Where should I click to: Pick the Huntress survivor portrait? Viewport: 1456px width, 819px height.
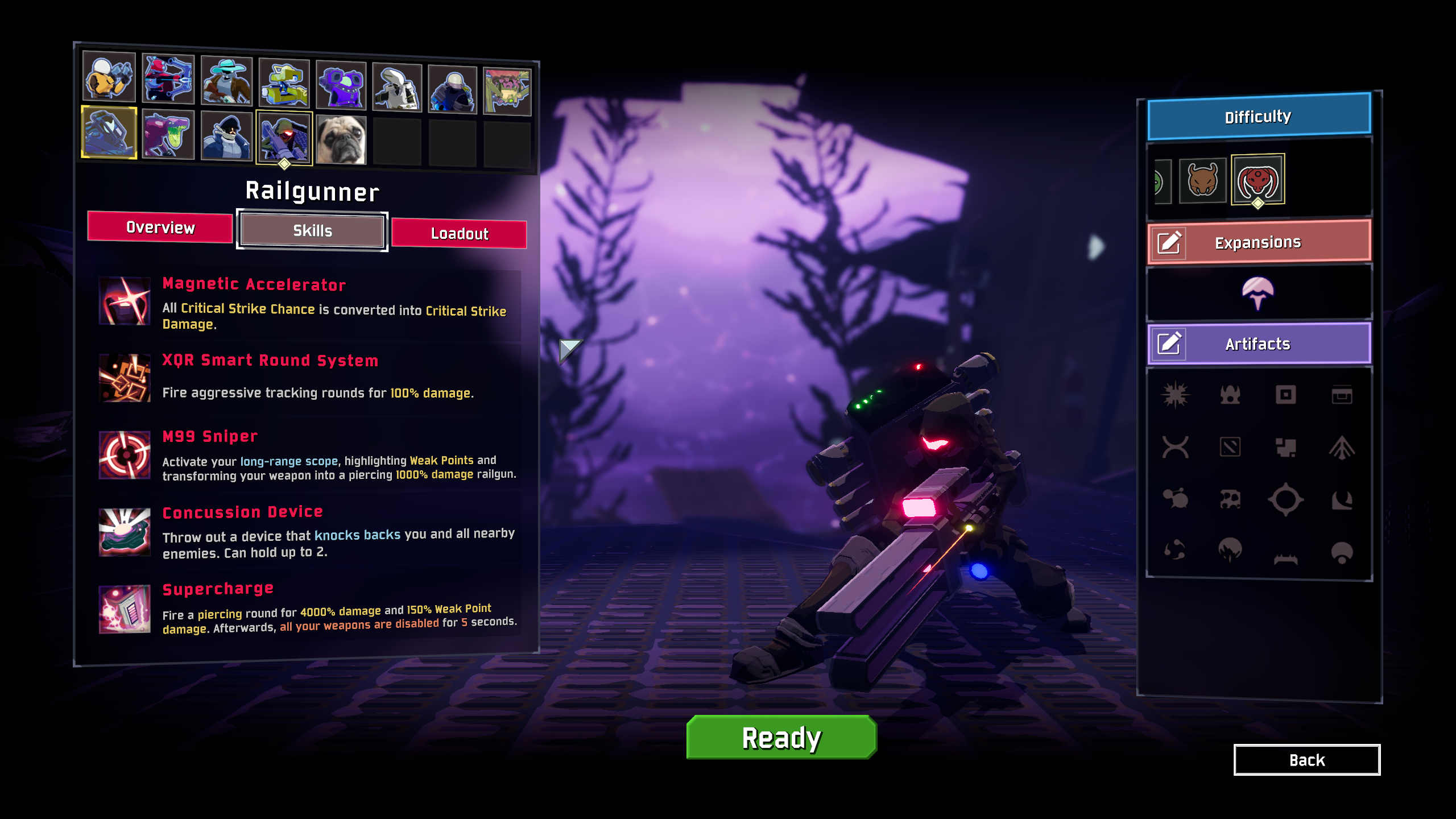168,79
